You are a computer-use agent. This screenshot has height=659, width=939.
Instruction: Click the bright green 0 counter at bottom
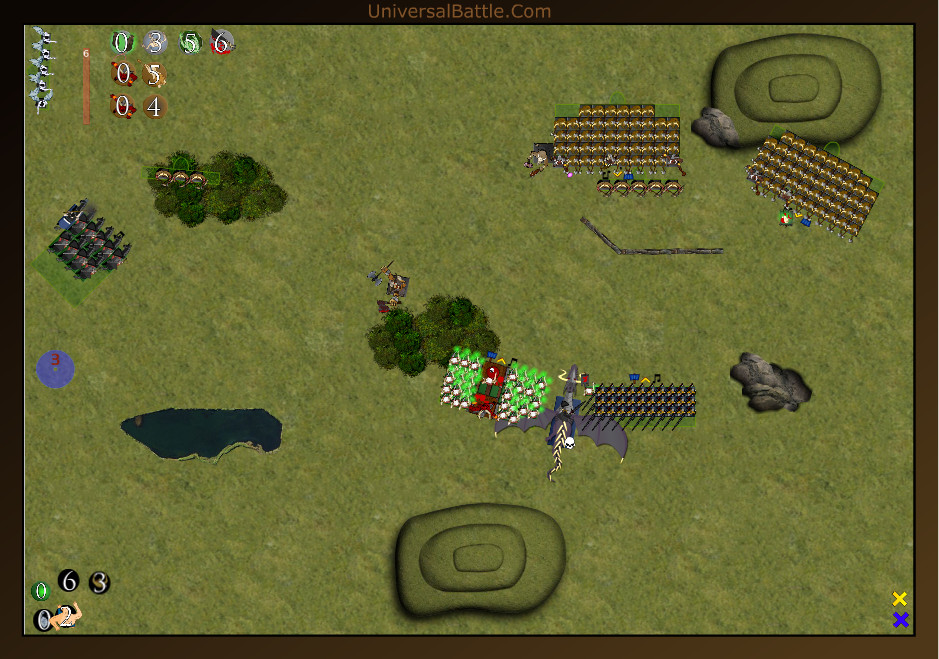pos(41,591)
